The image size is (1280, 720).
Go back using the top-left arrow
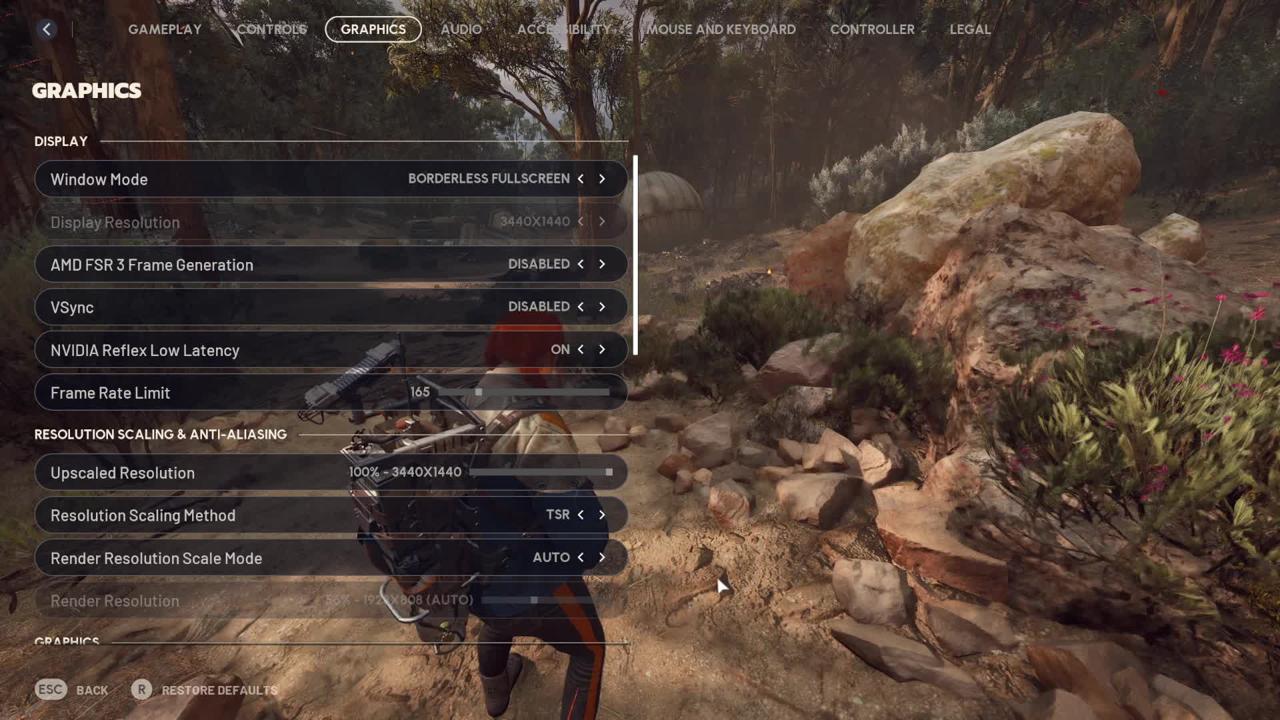[x=47, y=29]
